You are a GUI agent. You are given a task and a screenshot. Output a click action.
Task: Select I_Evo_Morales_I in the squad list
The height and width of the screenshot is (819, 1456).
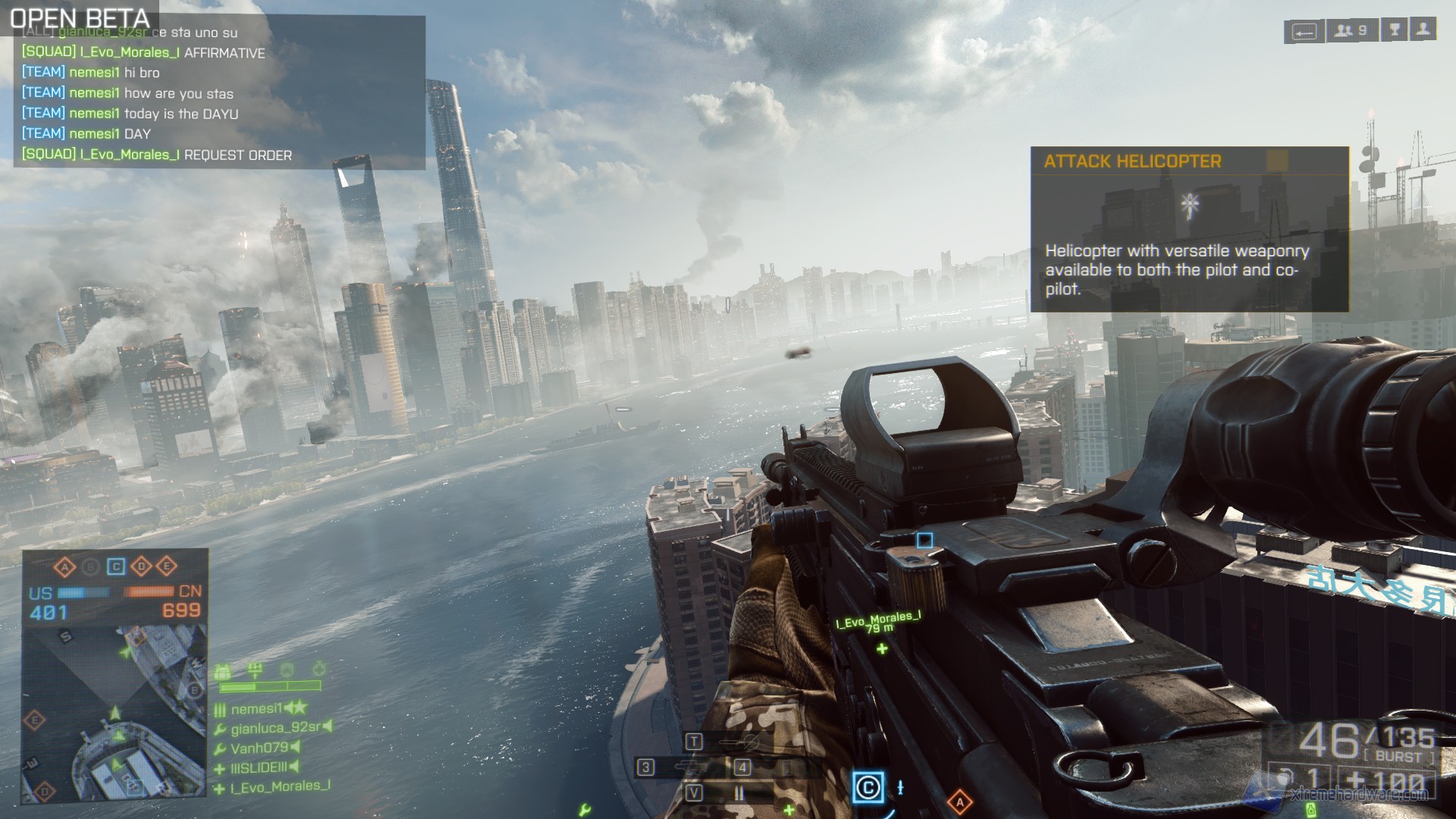click(x=280, y=787)
